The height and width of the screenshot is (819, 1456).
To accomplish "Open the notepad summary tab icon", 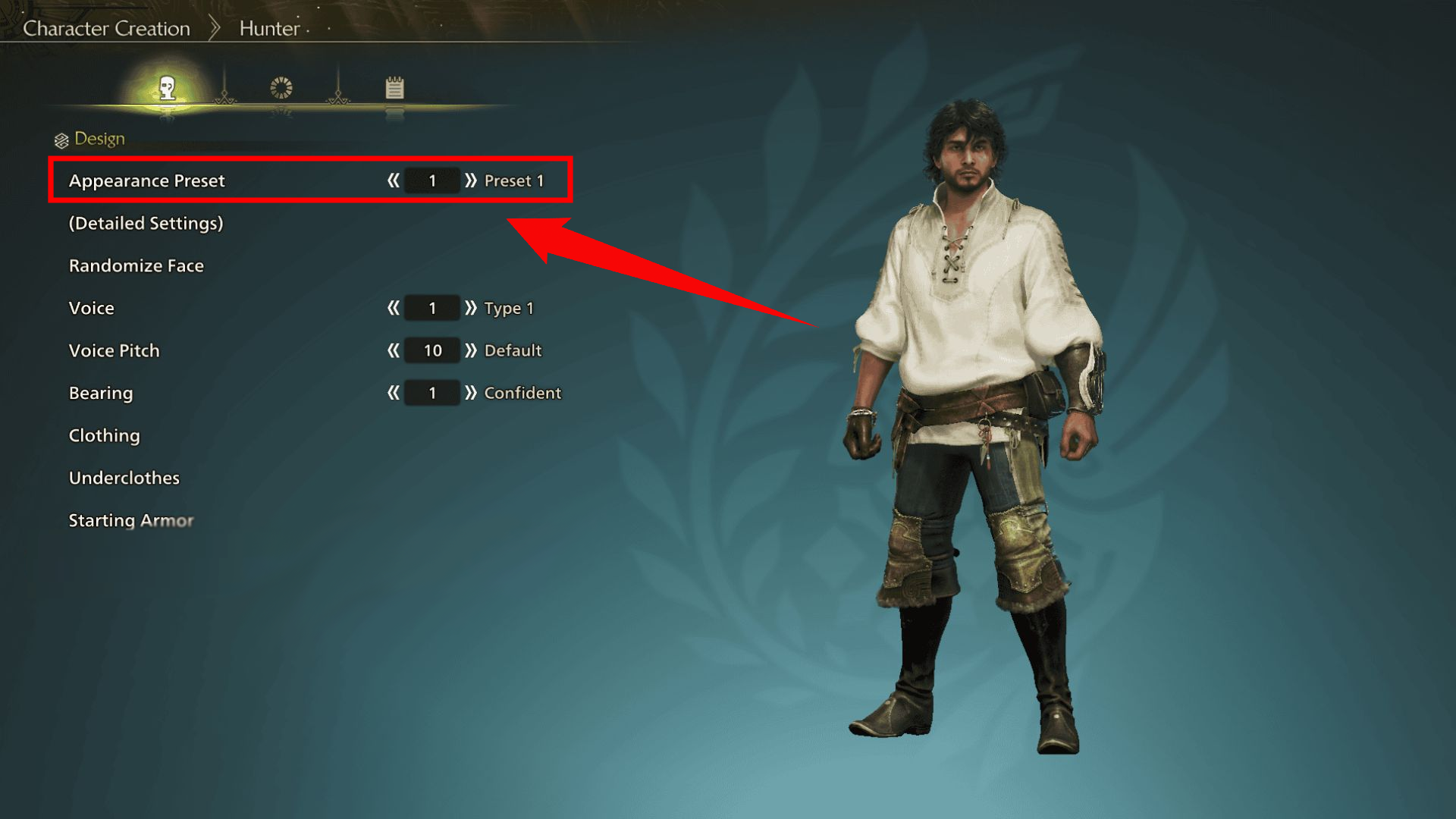I will (395, 87).
